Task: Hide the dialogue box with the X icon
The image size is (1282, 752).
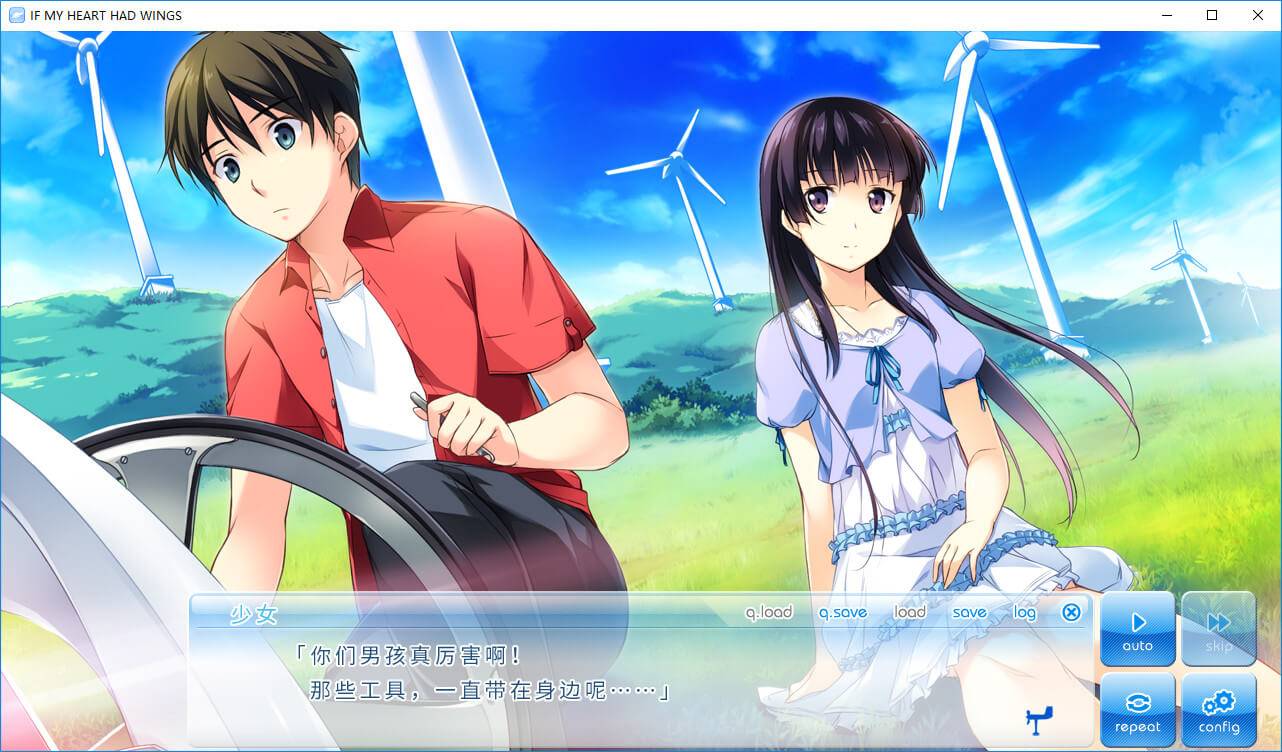Action: 1071,612
